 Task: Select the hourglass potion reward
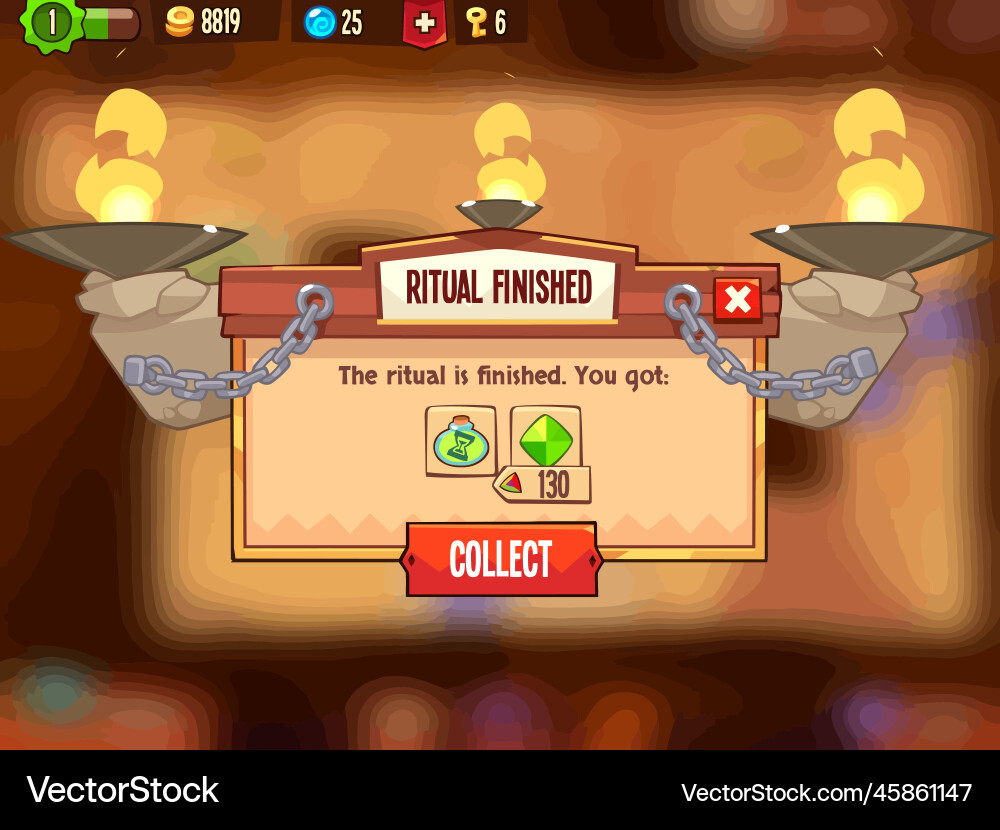pos(460,441)
